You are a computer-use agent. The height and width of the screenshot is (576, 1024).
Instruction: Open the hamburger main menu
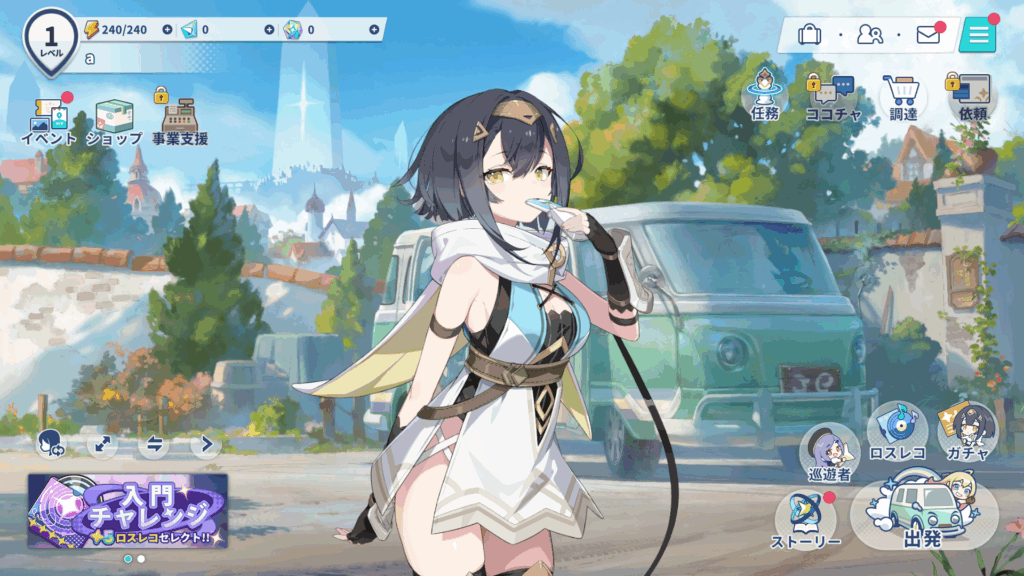[977, 35]
